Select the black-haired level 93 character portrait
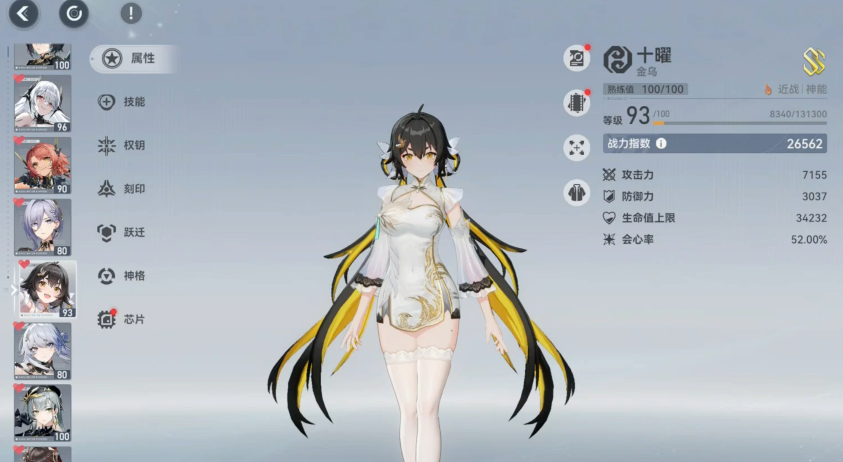Viewport: 843px width, 462px height. pyautogui.click(x=42, y=289)
